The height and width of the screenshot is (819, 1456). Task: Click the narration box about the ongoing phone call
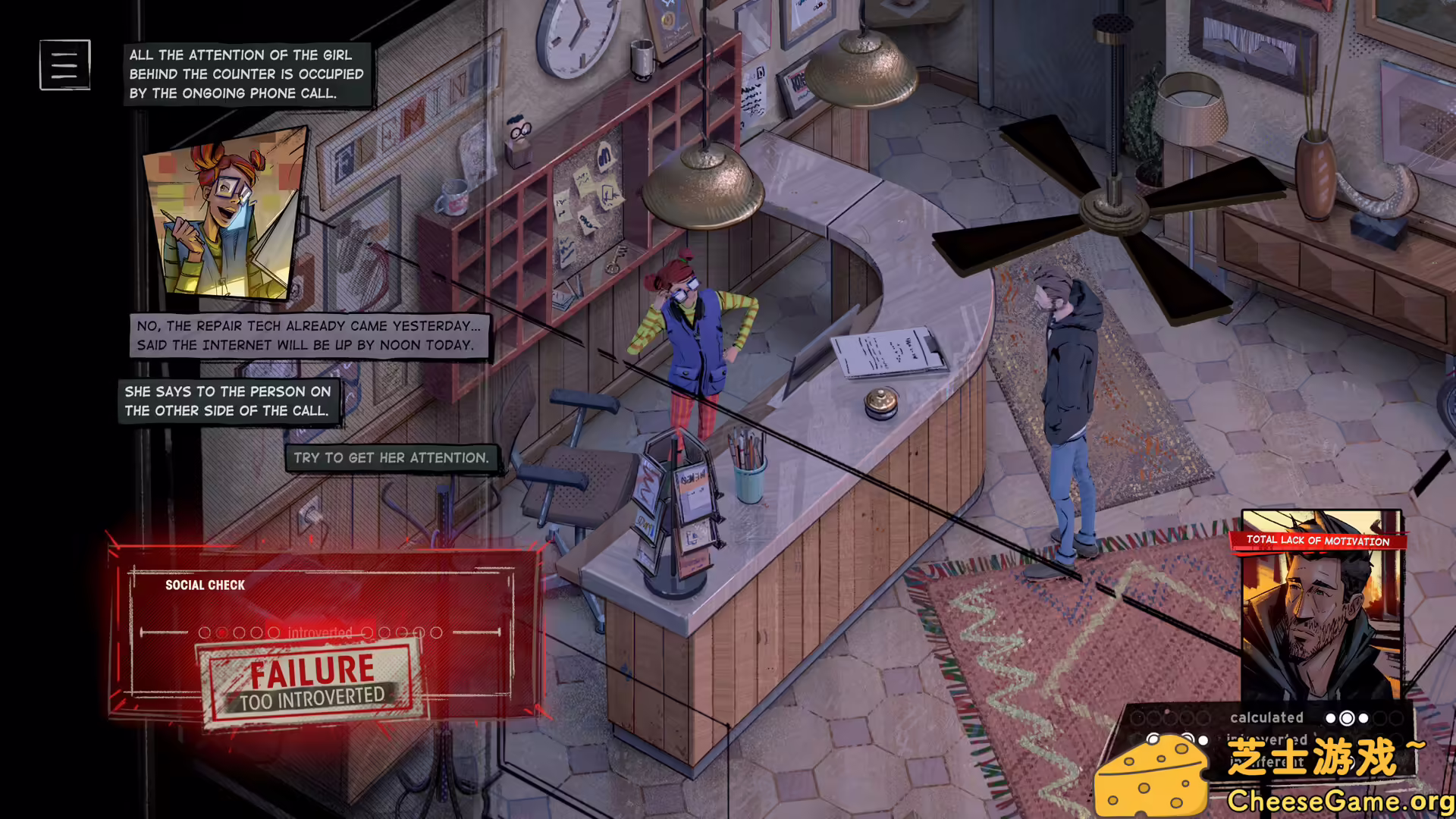coord(247,74)
